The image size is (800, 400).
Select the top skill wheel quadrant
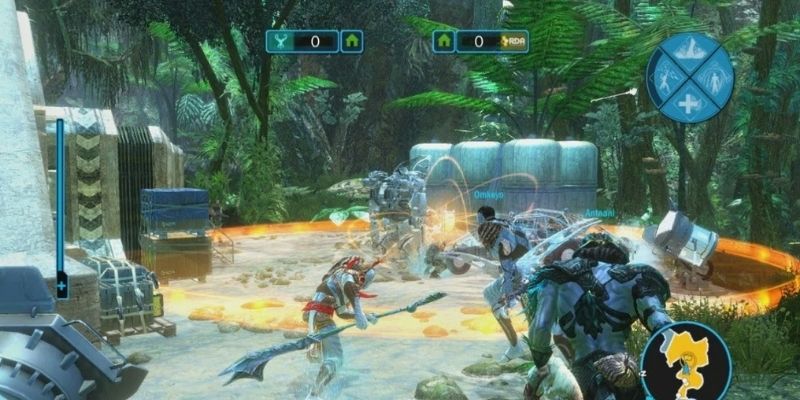[689, 50]
